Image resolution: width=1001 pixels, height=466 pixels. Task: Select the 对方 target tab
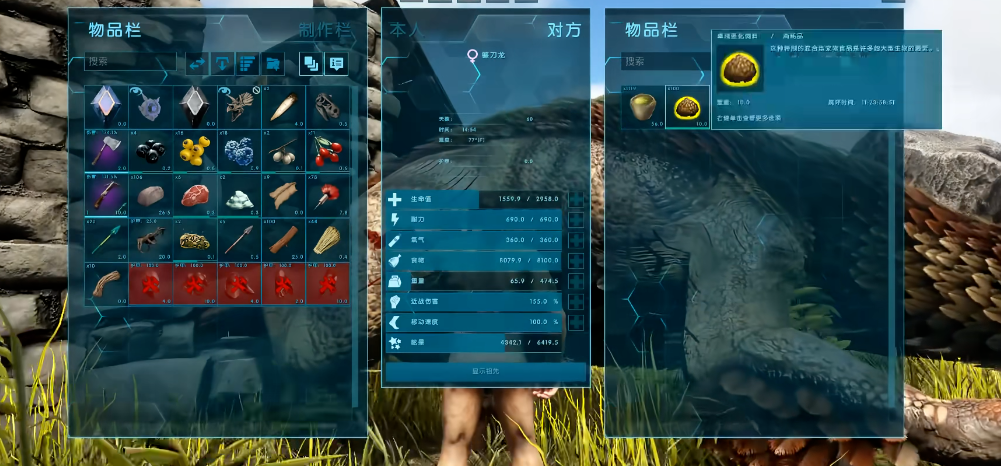click(563, 30)
